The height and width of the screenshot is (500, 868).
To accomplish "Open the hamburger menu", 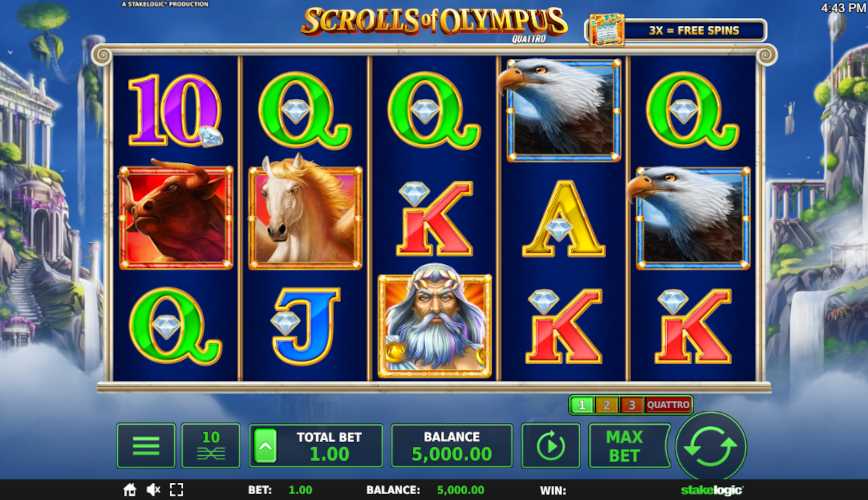I will (146, 446).
